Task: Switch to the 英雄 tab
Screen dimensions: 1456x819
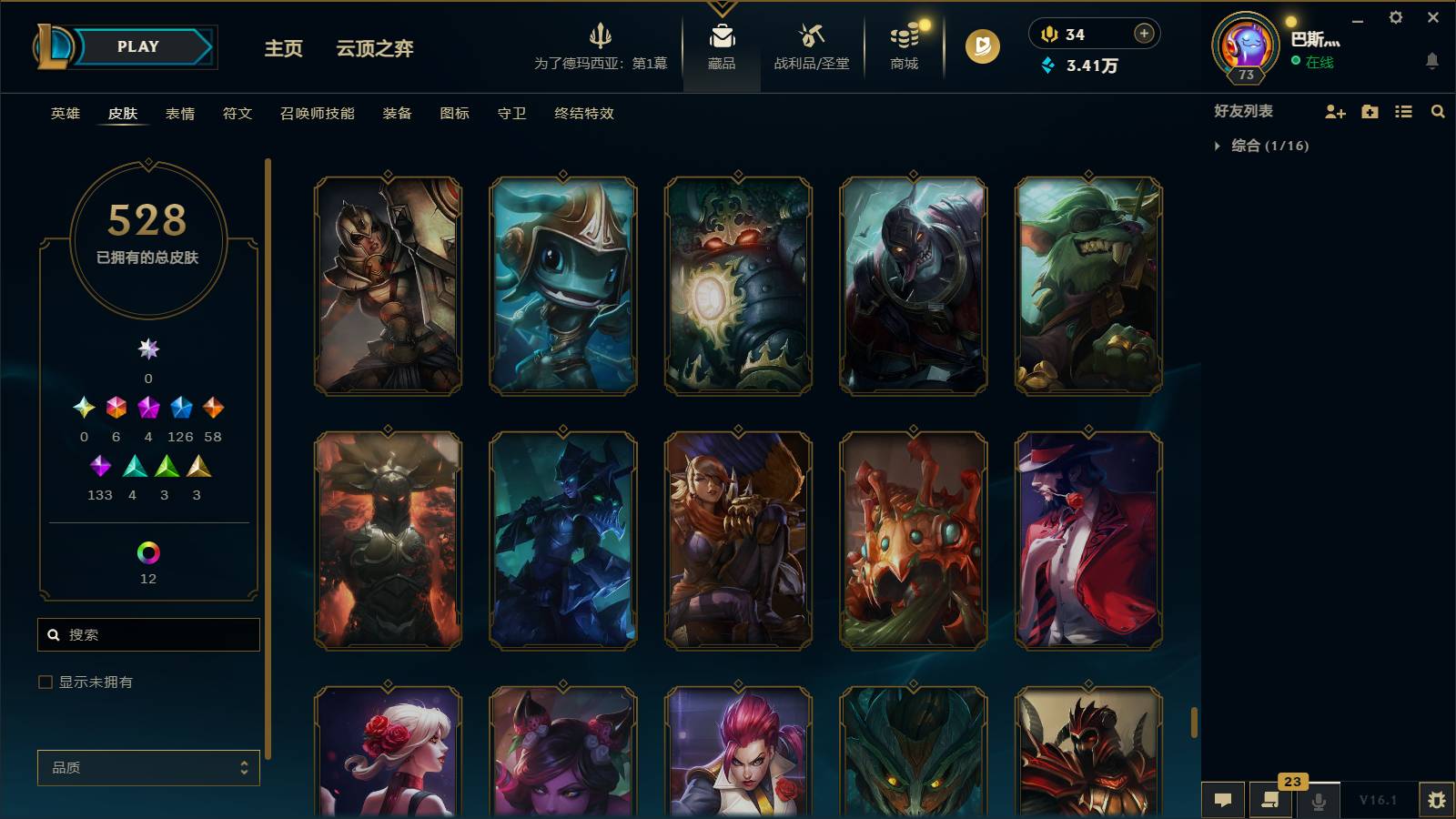Action: [x=64, y=114]
